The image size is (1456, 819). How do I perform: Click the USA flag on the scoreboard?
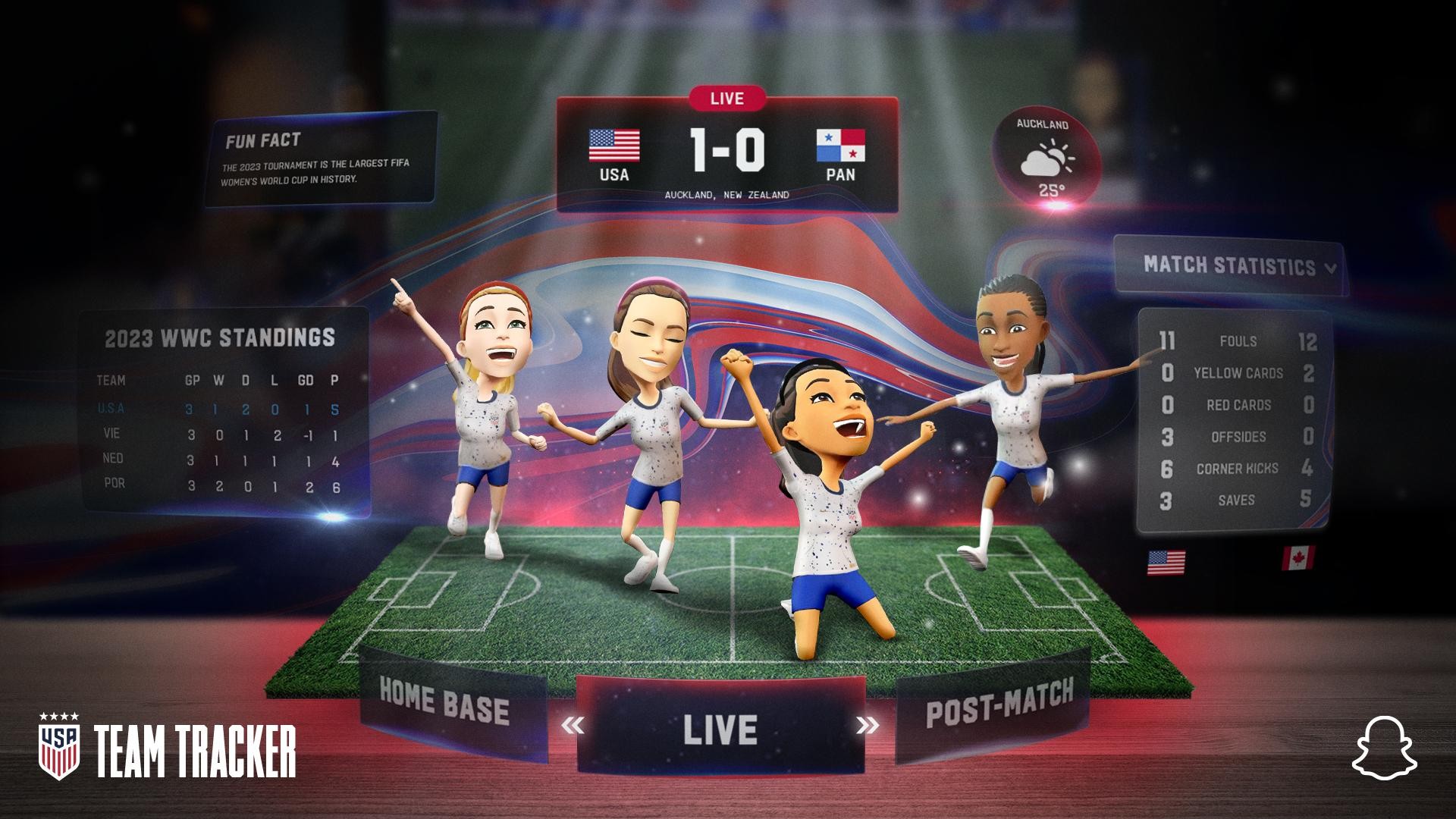click(x=613, y=146)
